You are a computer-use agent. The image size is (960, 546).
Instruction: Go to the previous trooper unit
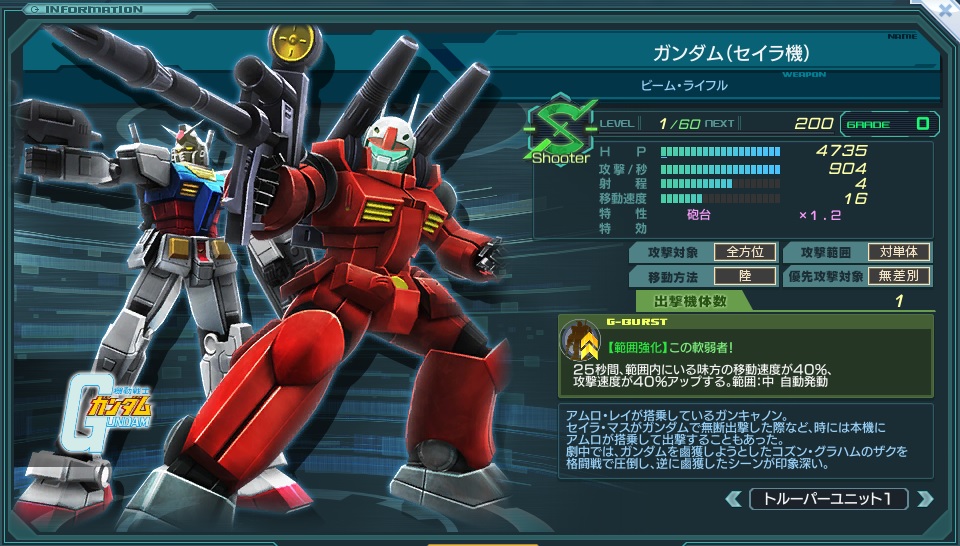coord(734,499)
